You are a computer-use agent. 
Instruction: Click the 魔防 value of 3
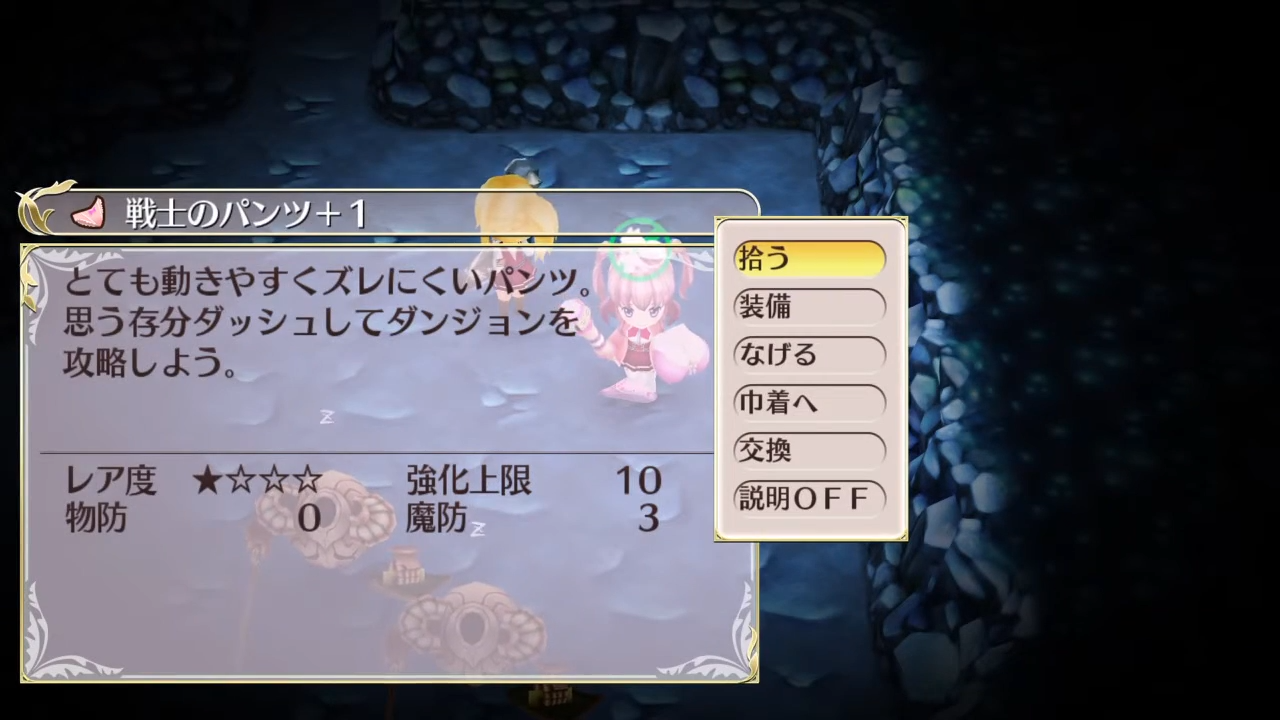coord(648,518)
